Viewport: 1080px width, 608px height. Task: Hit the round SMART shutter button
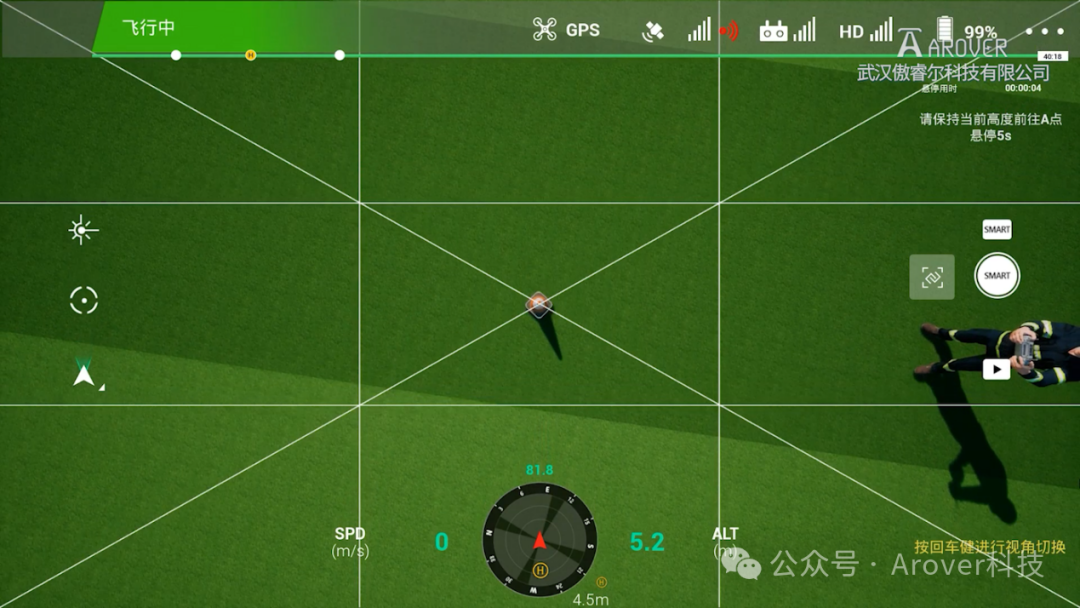click(x=997, y=276)
